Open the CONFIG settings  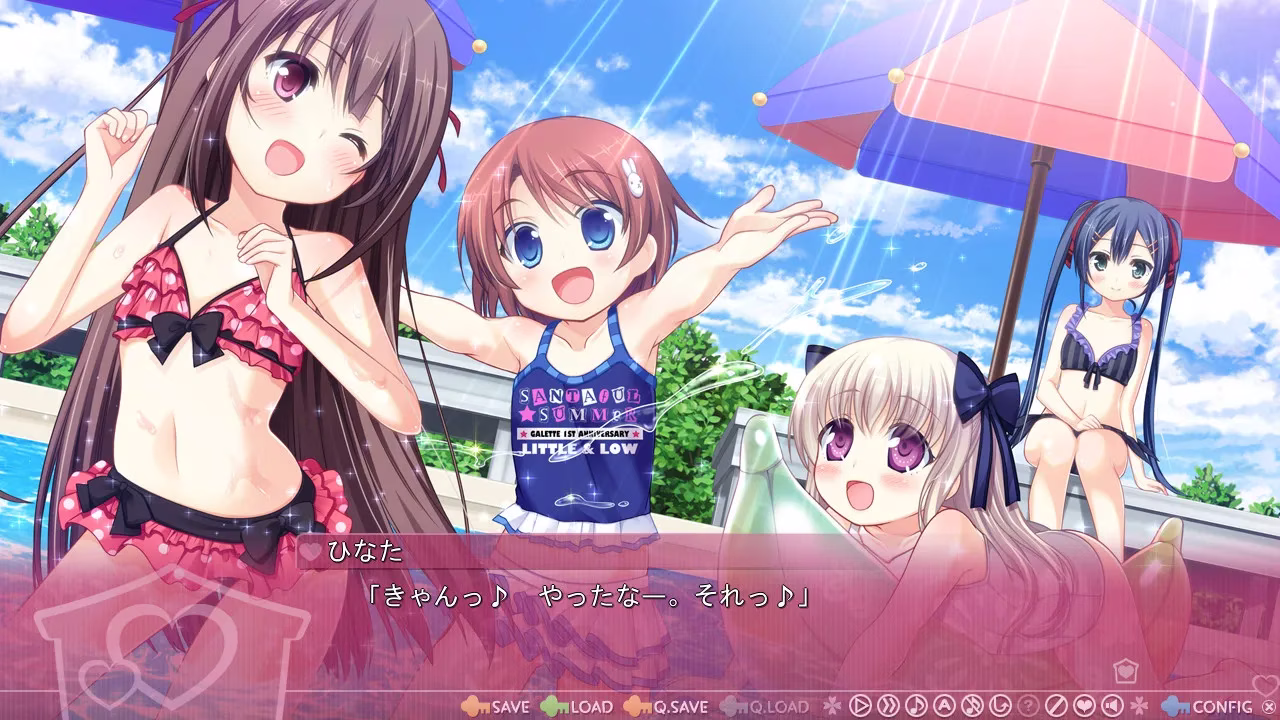pyautogui.click(x=1217, y=707)
